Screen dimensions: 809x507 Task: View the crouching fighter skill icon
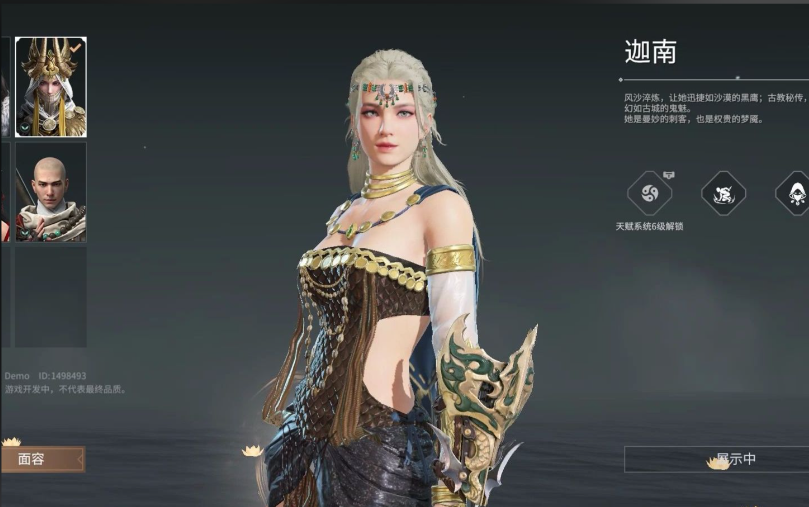(723, 193)
